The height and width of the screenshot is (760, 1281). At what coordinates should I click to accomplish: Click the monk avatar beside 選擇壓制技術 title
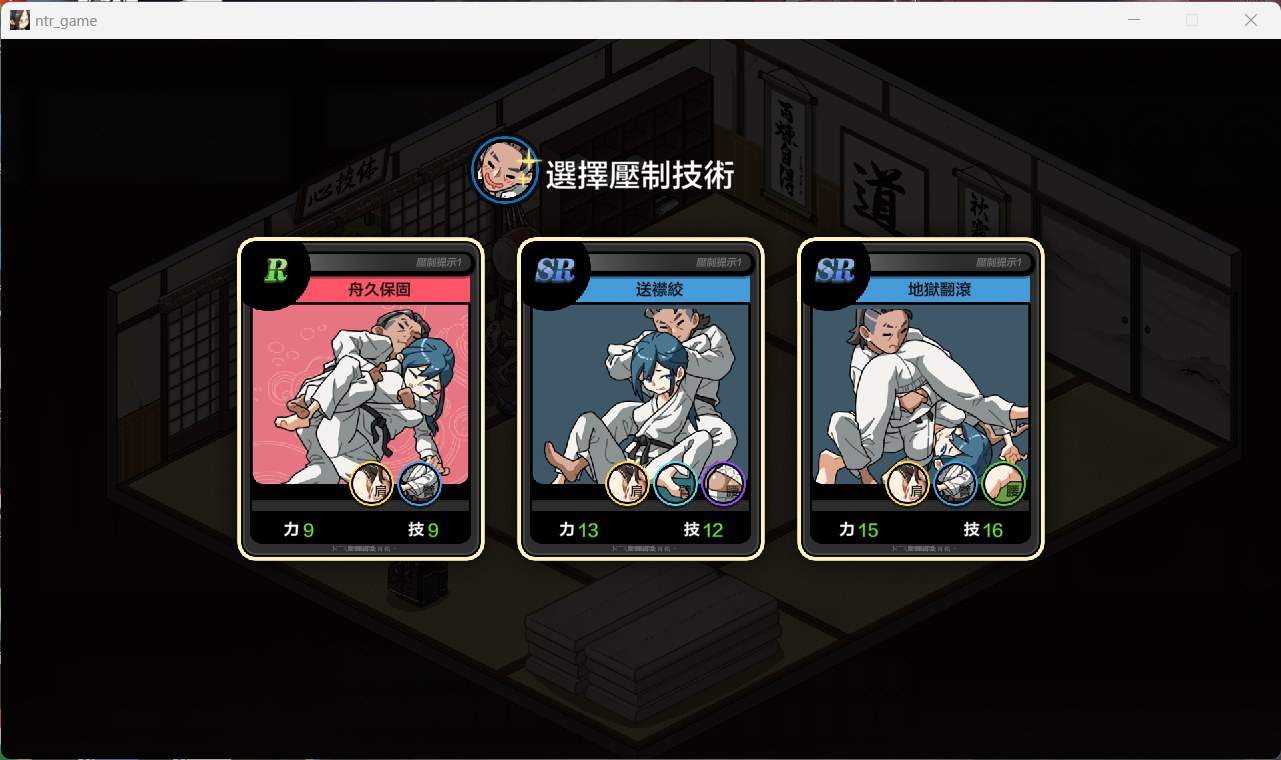[504, 170]
